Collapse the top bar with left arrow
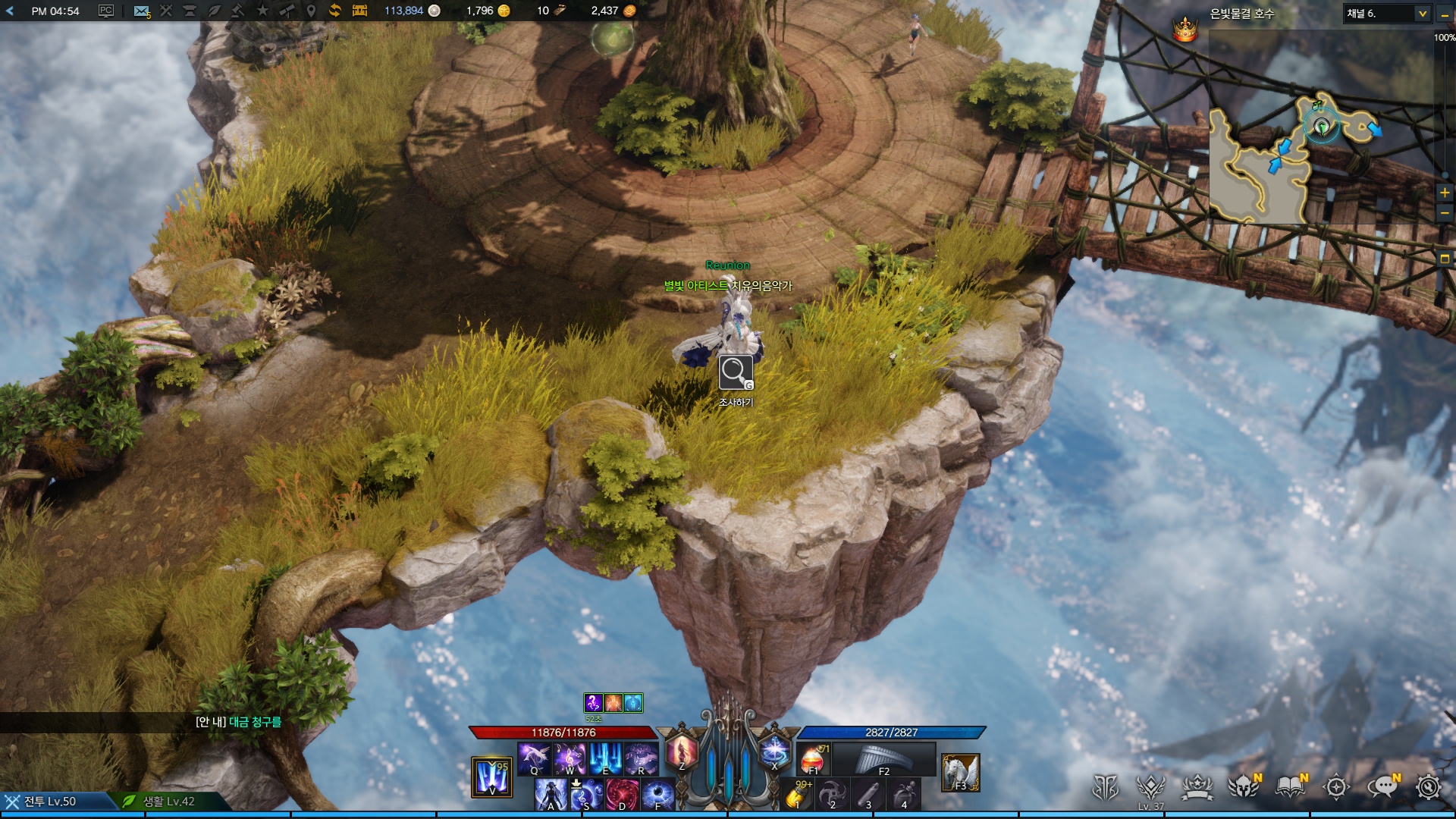This screenshot has height=819, width=1456. [10, 11]
